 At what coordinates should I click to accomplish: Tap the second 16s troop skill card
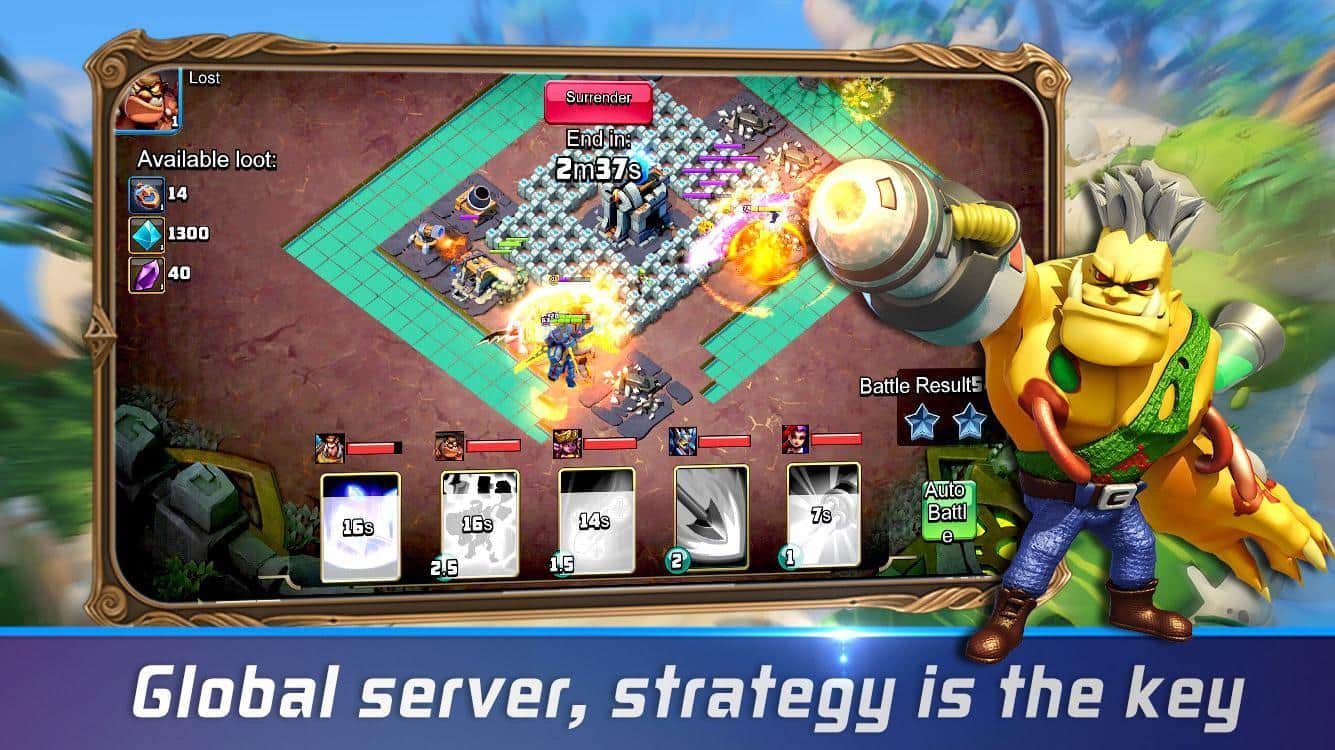[481, 523]
